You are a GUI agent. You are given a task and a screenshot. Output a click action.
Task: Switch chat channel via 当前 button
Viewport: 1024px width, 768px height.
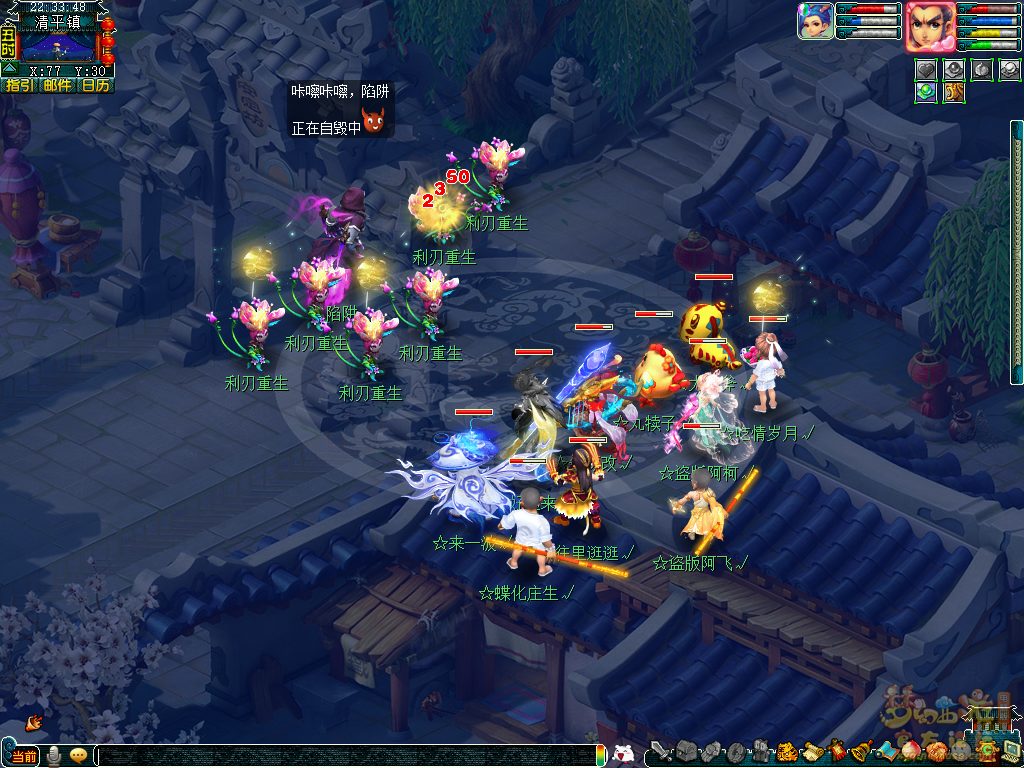[24, 756]
